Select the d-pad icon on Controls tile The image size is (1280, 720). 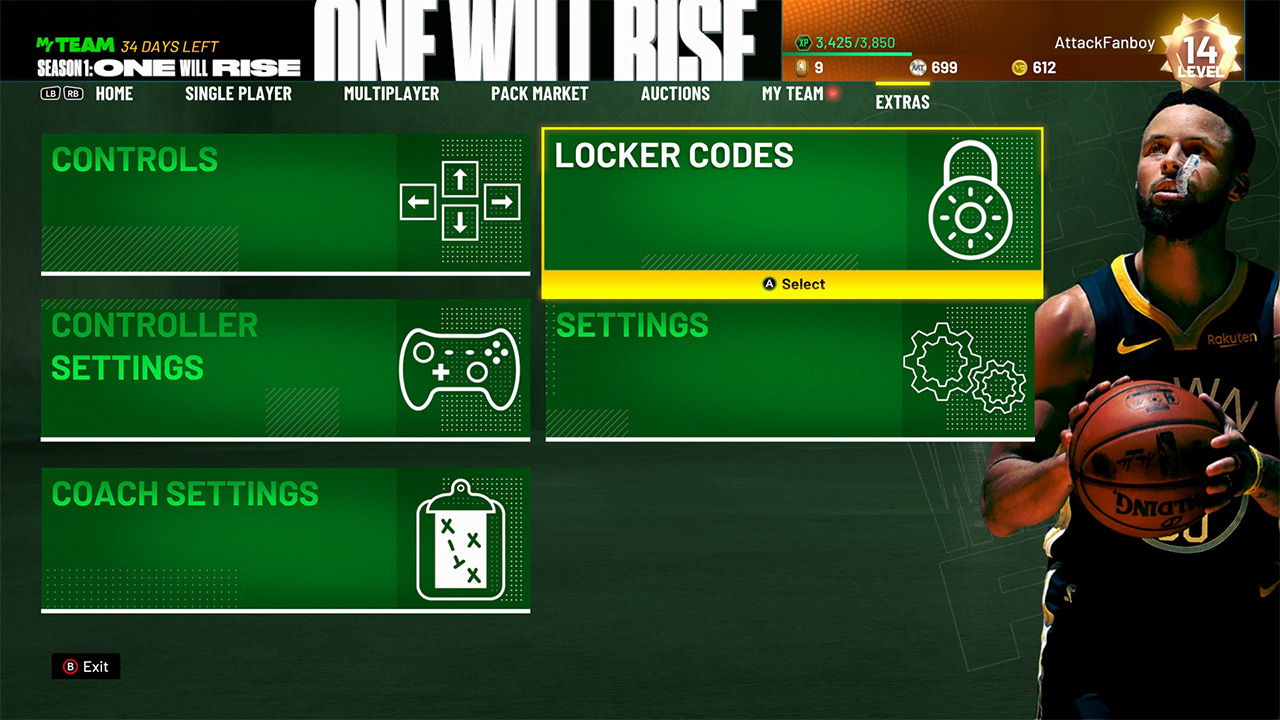click(x=462, y=200)
